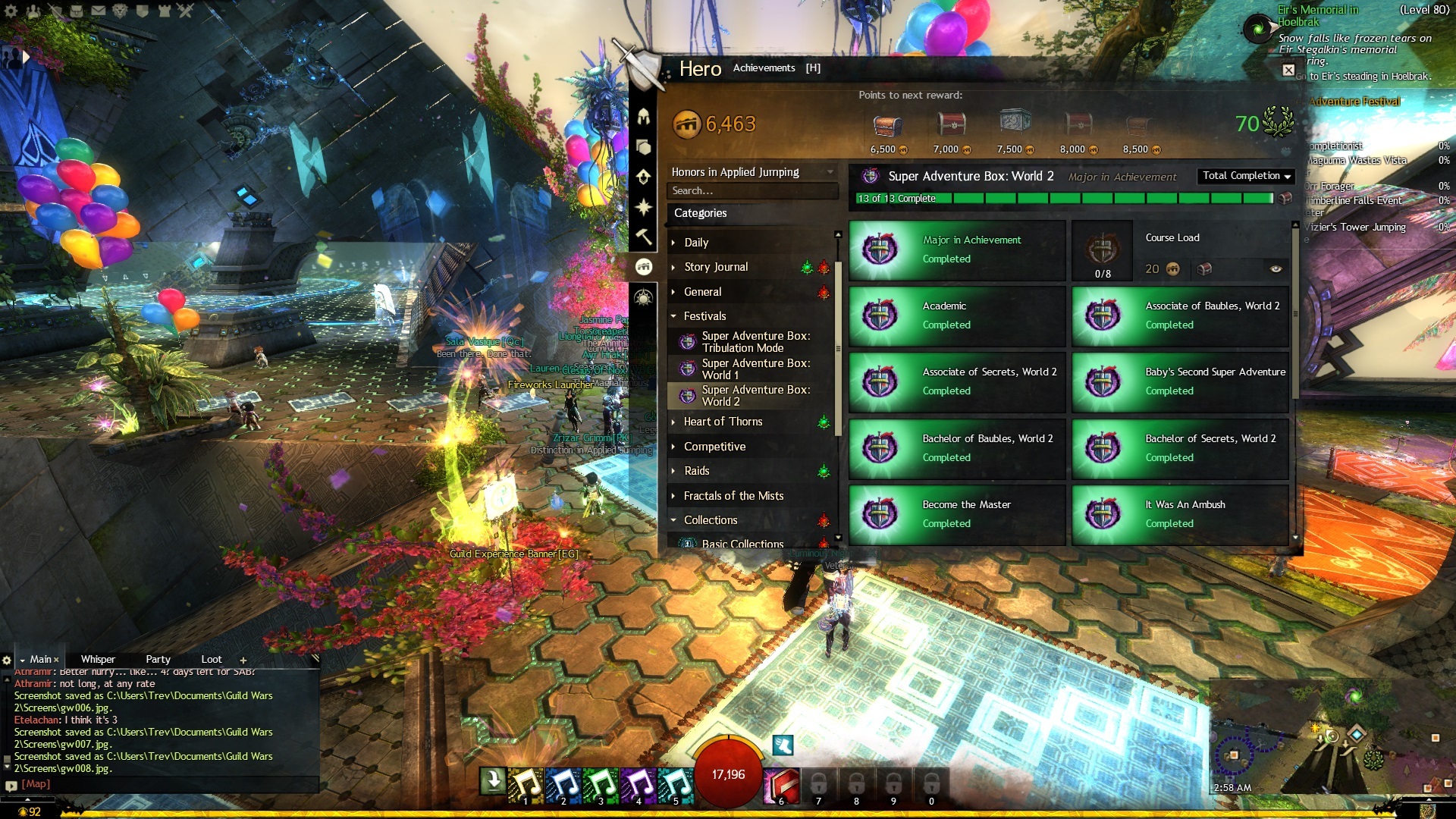Viewport: 1456px width, 819px height.
Task: Open the Raids achievements category
Action: tap(696, 471)
